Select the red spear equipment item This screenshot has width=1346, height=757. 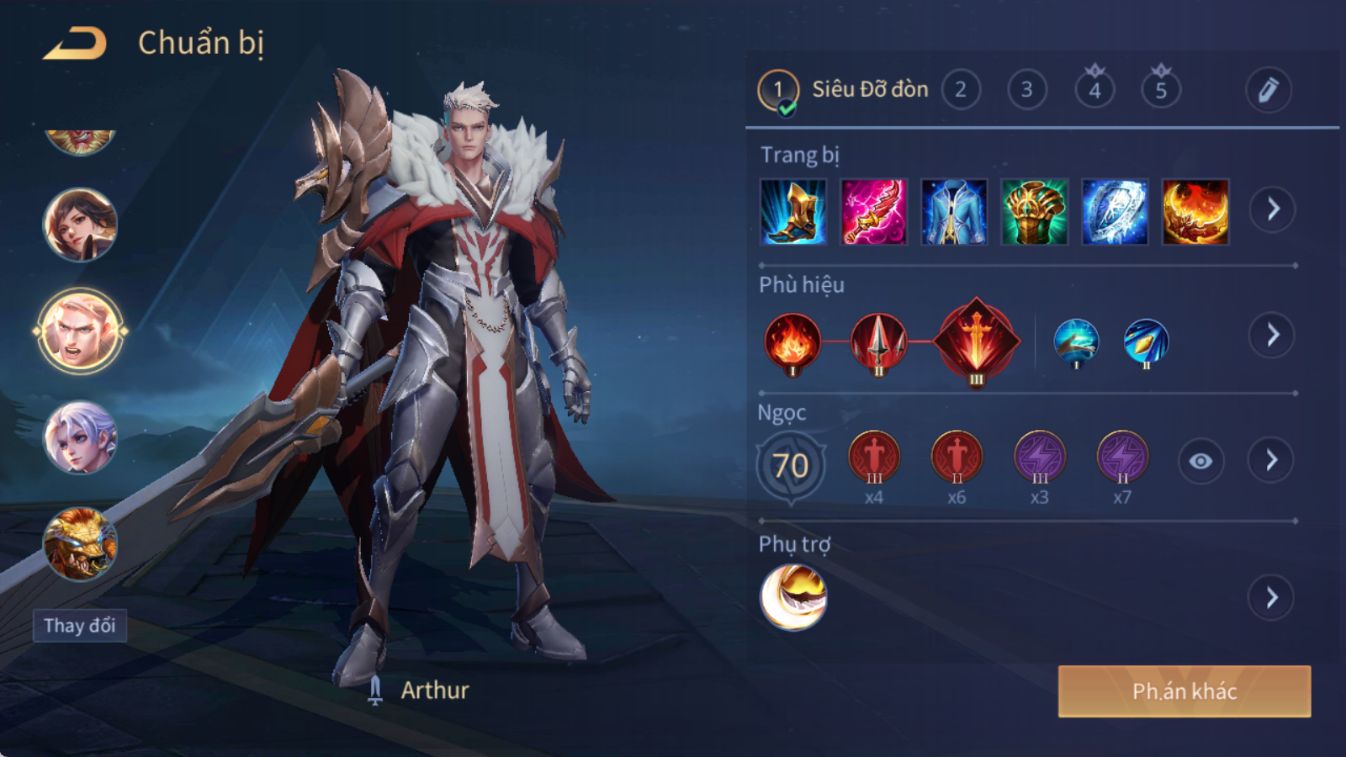tap(873, 212)
